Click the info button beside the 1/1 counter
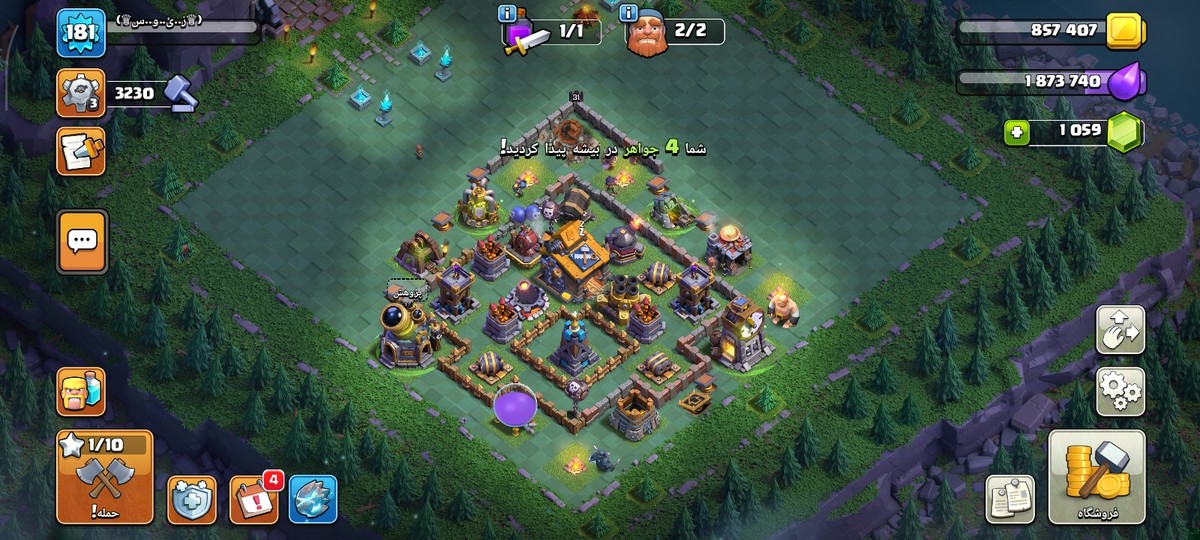 coord(506,13)
